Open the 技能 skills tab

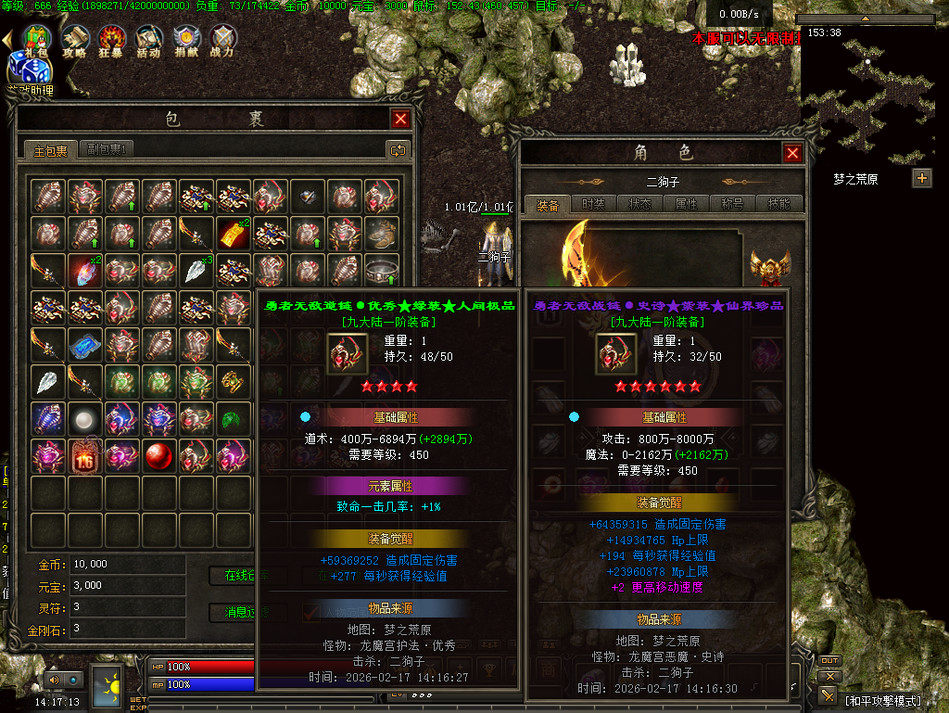778,203
